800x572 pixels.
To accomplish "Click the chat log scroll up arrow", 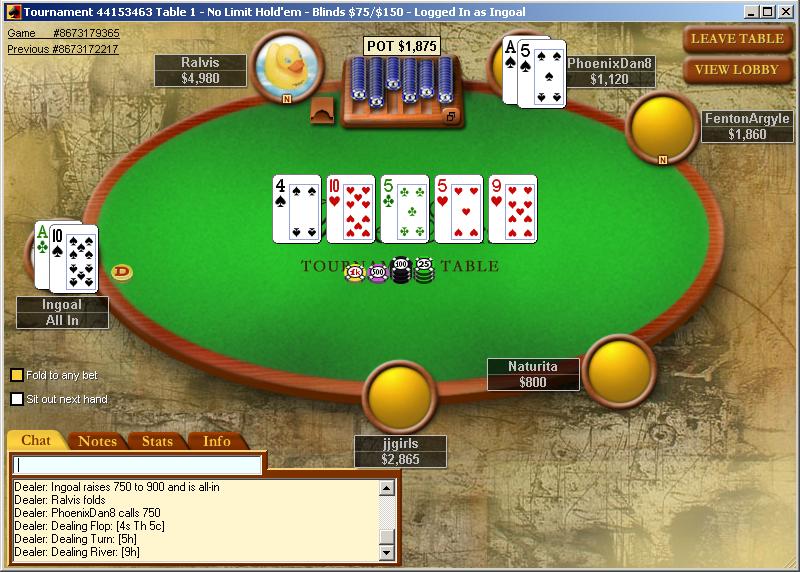I will [388, 488].
